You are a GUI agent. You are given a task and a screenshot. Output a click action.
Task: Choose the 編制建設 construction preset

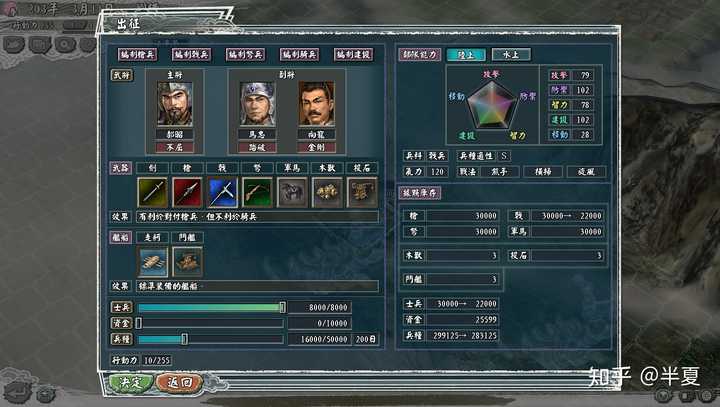354,54
